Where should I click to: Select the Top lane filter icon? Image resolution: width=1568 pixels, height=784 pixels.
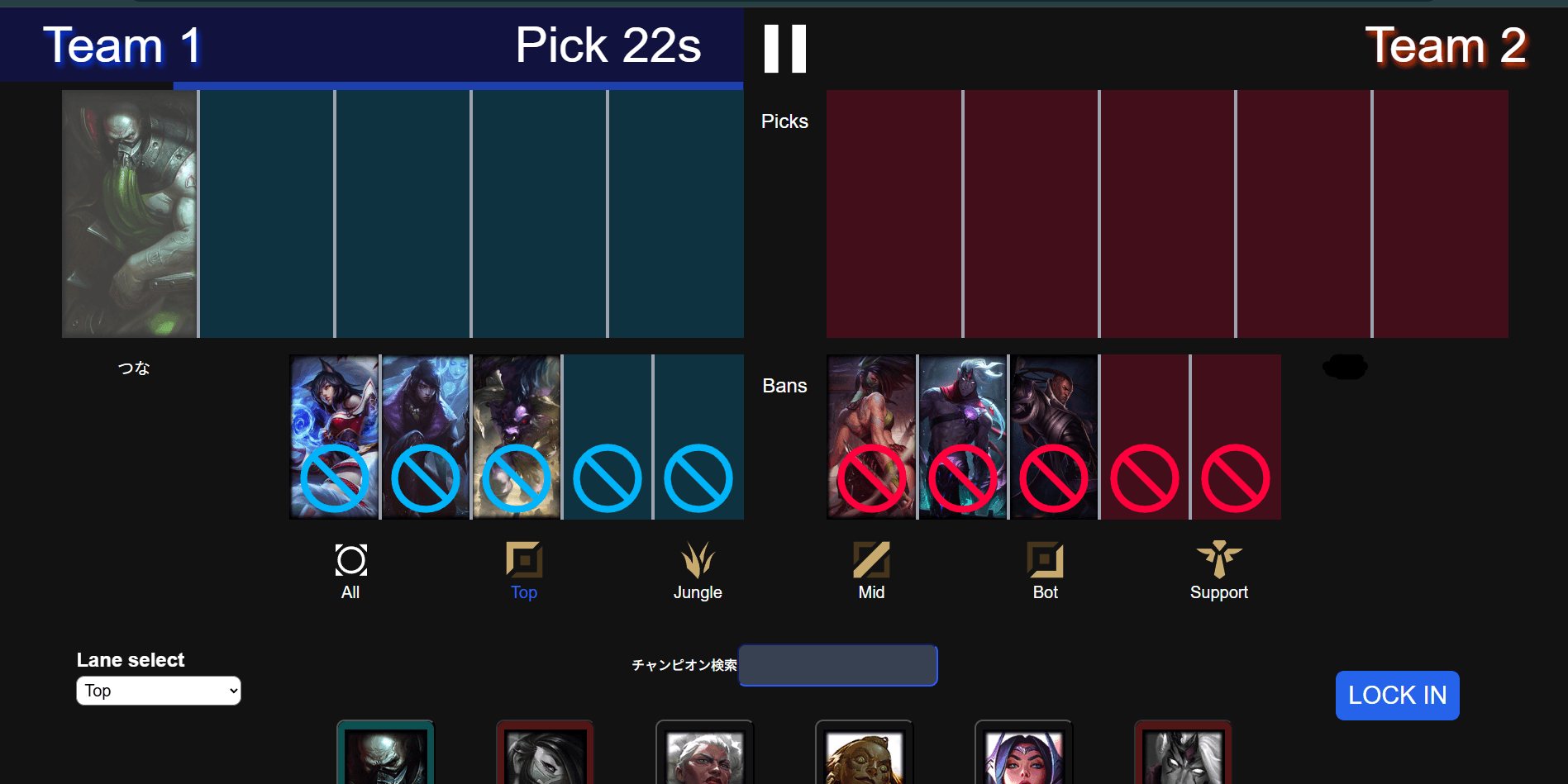523,560
